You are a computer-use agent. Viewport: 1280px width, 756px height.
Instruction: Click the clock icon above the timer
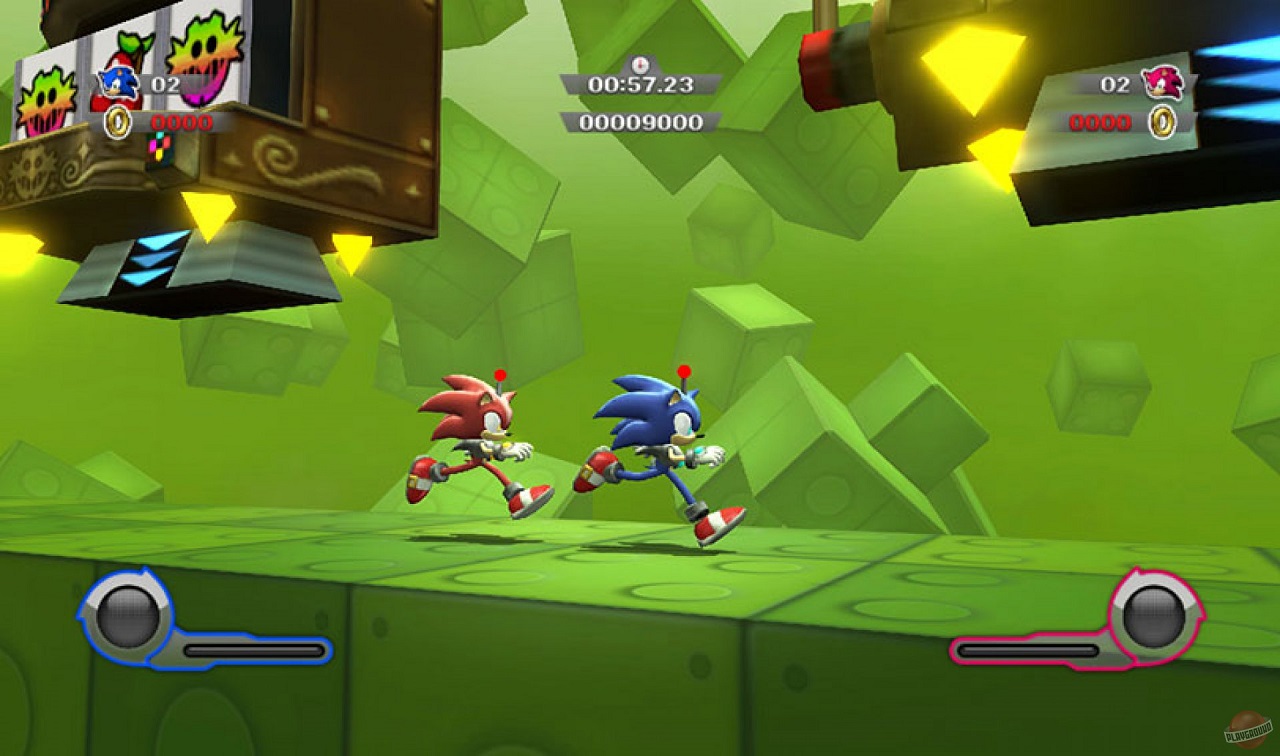640,63
